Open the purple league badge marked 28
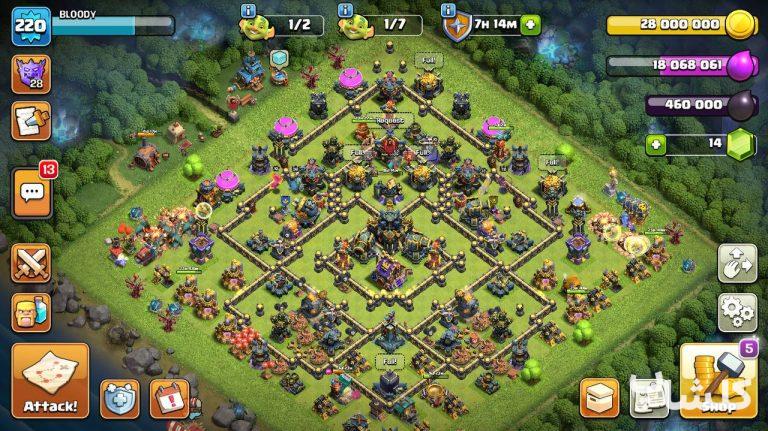 pyautogui.click(x=31, y=75)
